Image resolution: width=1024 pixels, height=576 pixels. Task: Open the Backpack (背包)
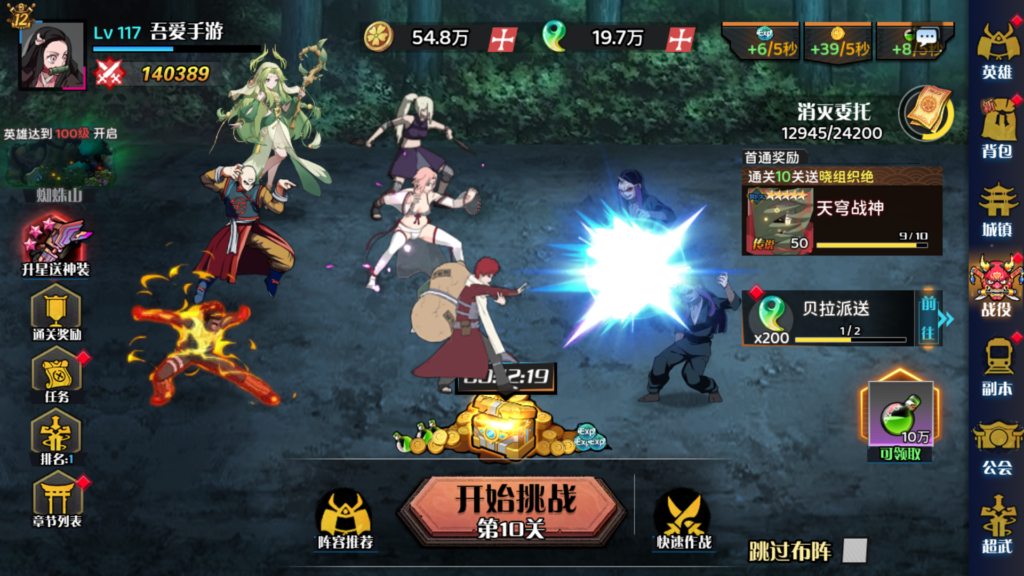click(996, 128)
